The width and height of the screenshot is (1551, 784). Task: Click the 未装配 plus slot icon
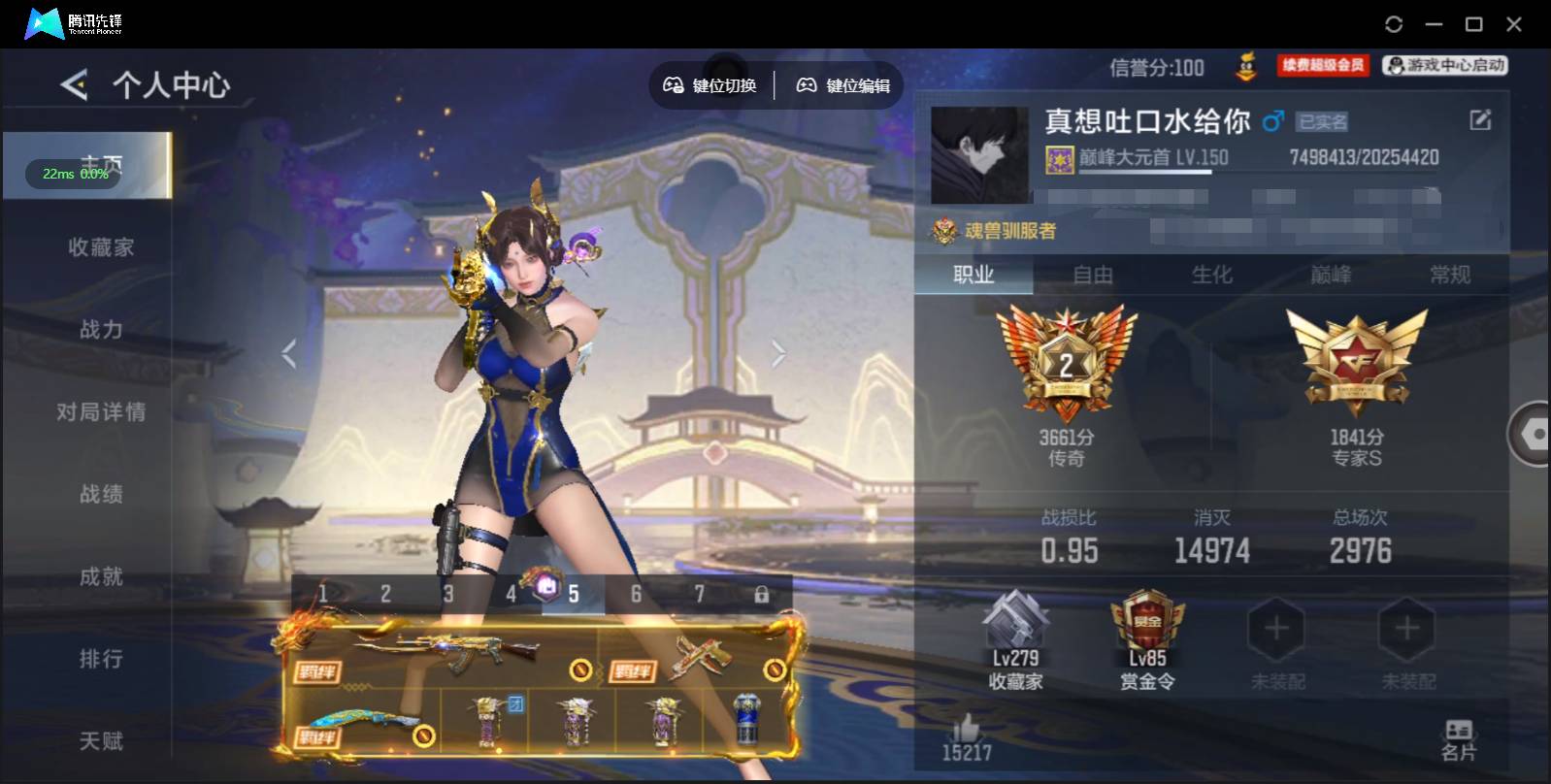coord(1276,629)
